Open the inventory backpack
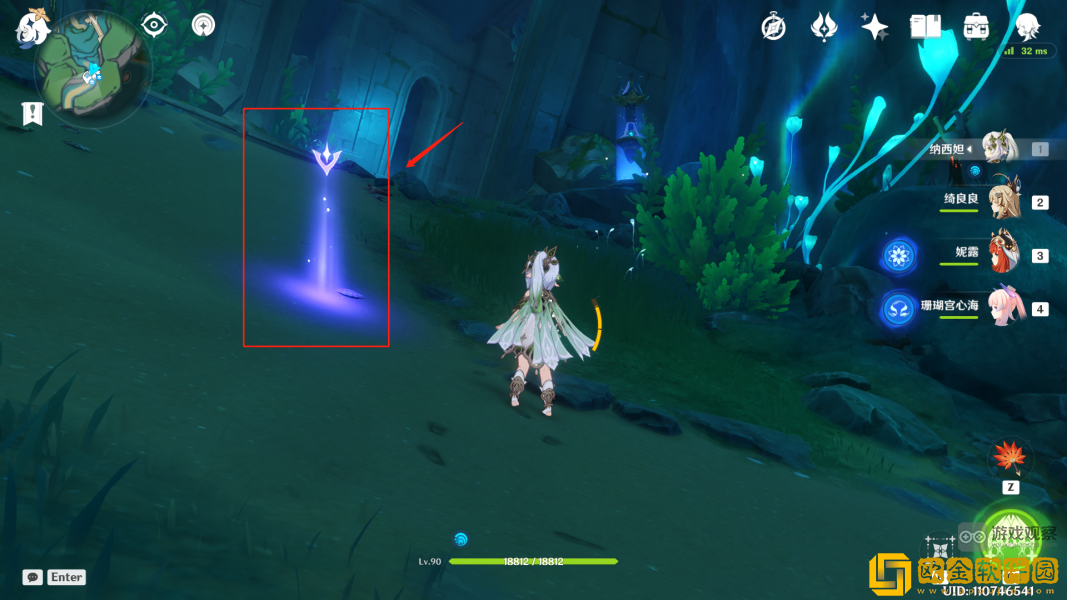This screenshot has height=600, width=1067. click(x=976, y=27)
